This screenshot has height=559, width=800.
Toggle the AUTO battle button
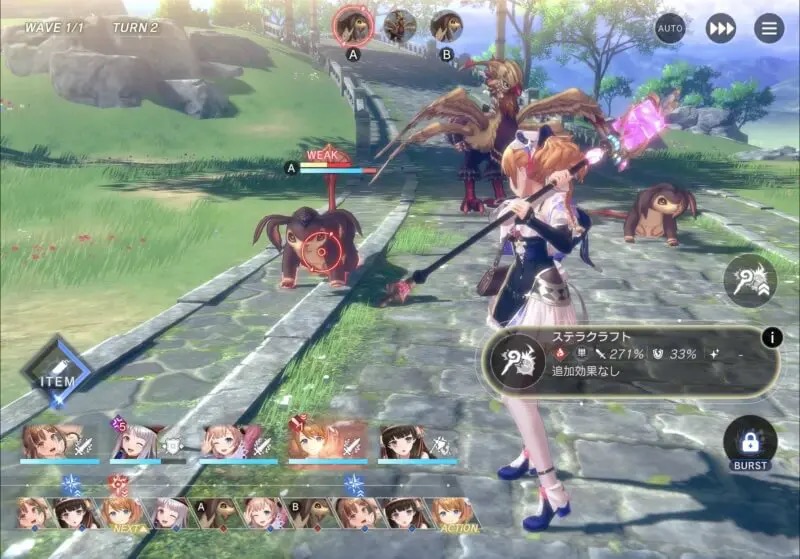[x=670, y=28]
